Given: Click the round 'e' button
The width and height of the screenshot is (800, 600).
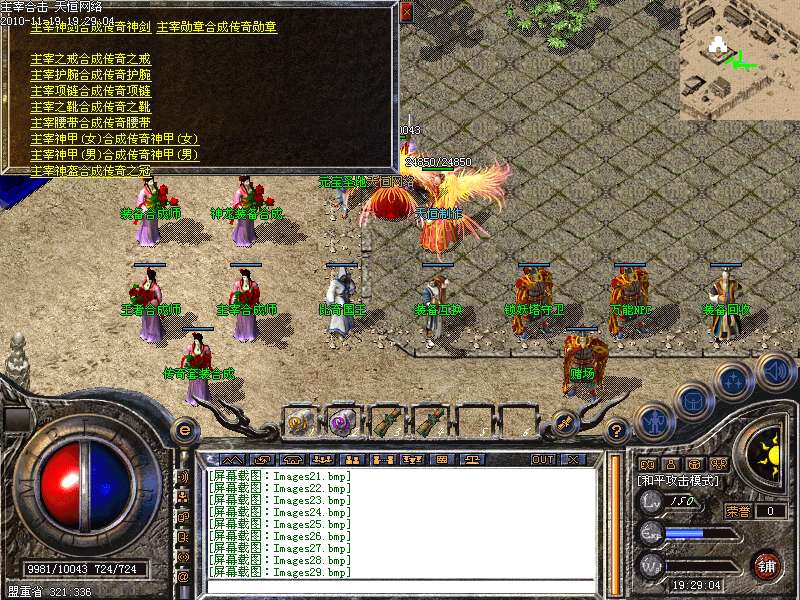Looking at the screenshot, I should [x=184, y=431].
